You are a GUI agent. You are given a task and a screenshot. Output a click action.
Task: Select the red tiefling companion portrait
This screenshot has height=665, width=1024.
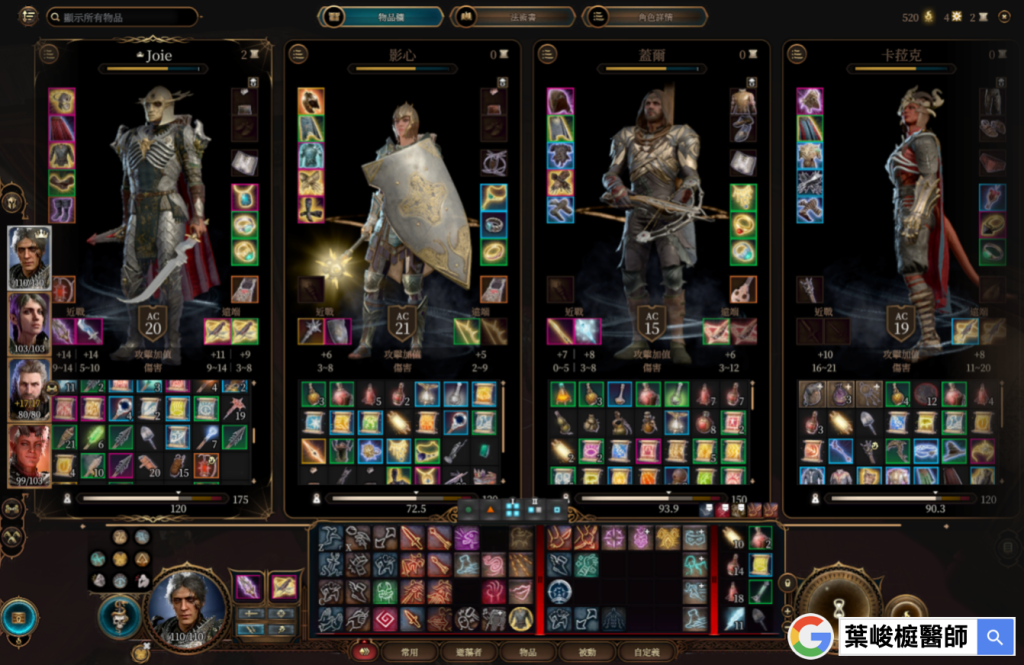(29, 455)
